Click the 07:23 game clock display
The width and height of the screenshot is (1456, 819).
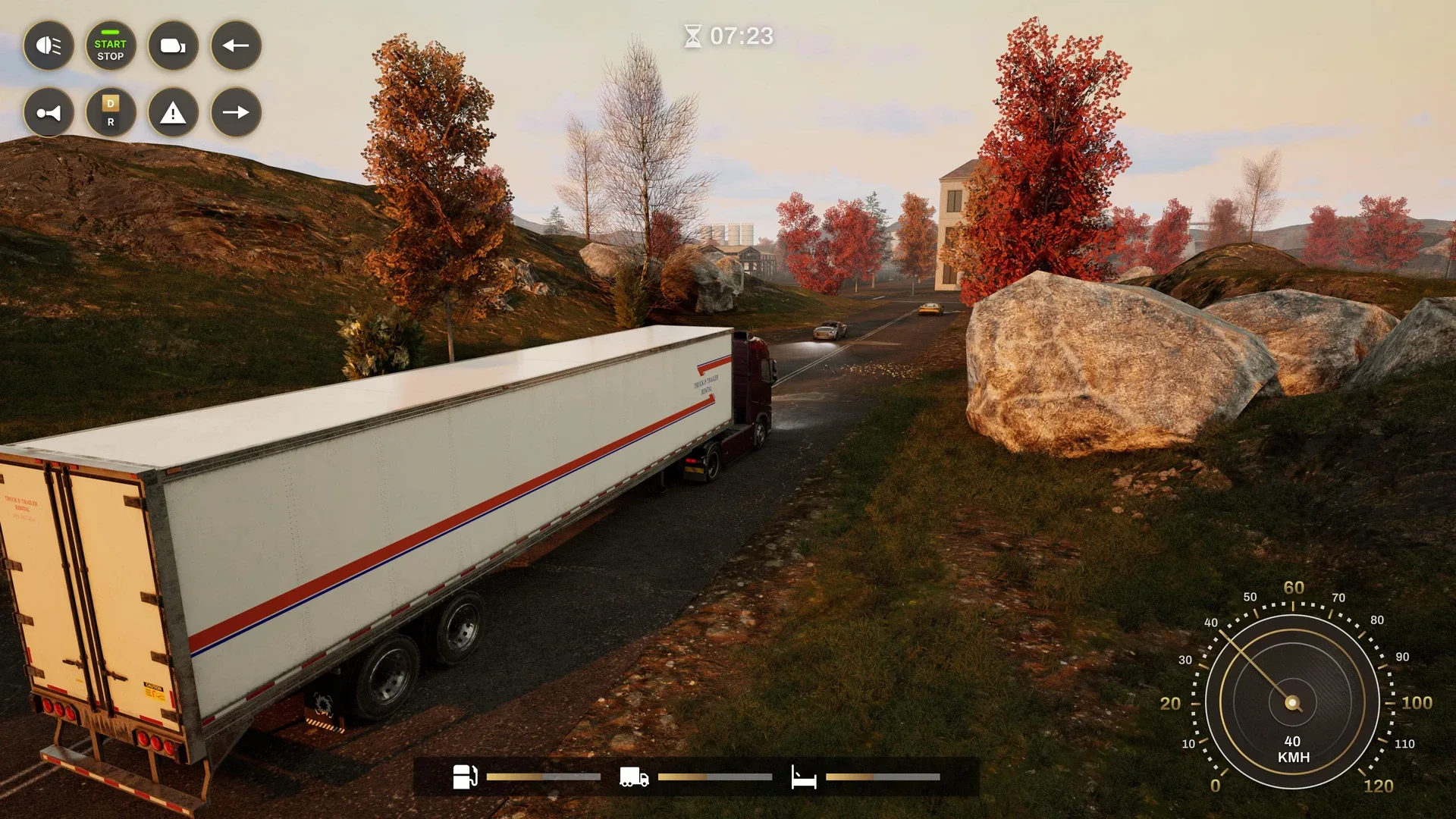click(739, 35)
